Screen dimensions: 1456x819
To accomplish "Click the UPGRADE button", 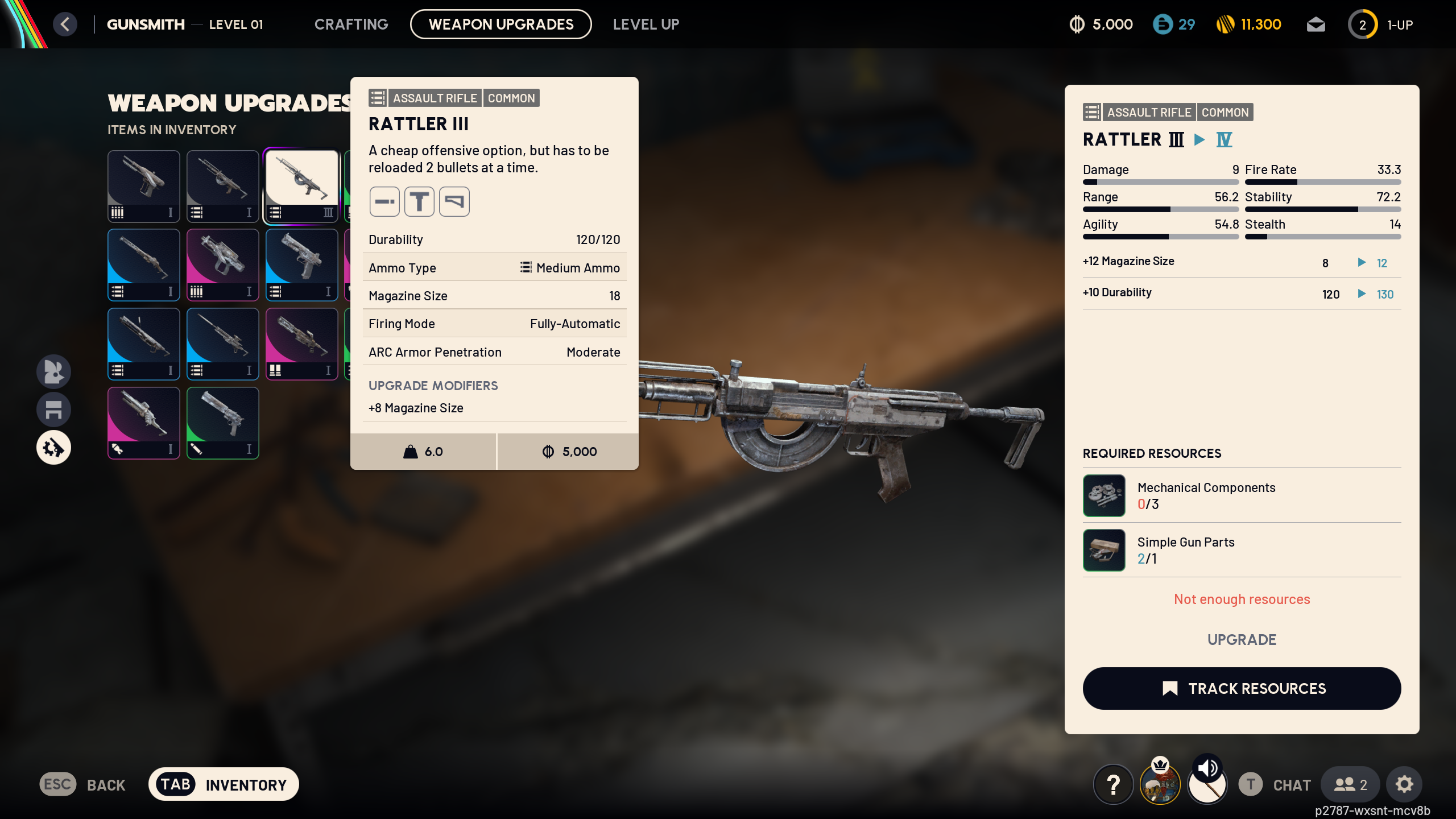I will point(1242,639).
